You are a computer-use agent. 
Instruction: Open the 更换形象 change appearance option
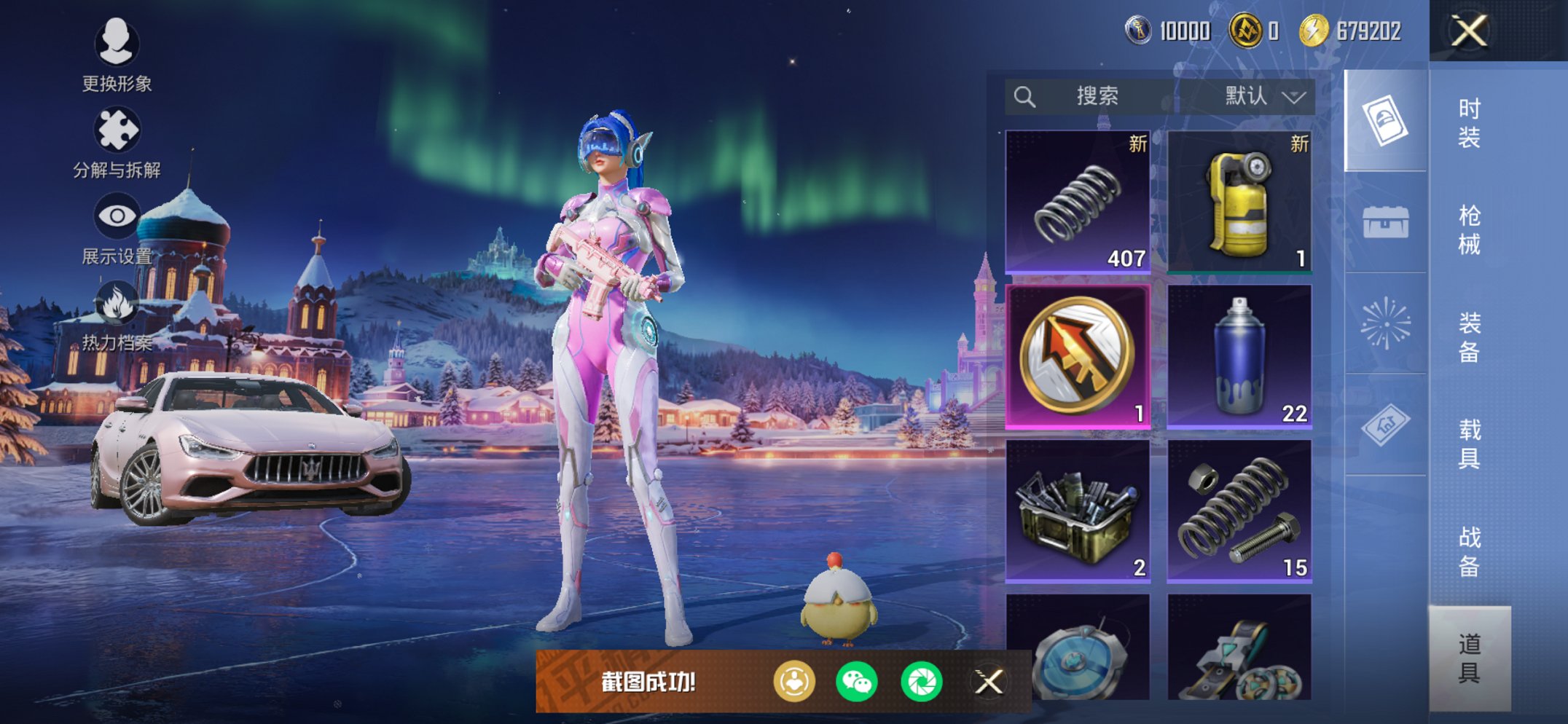tap(117, 54)
